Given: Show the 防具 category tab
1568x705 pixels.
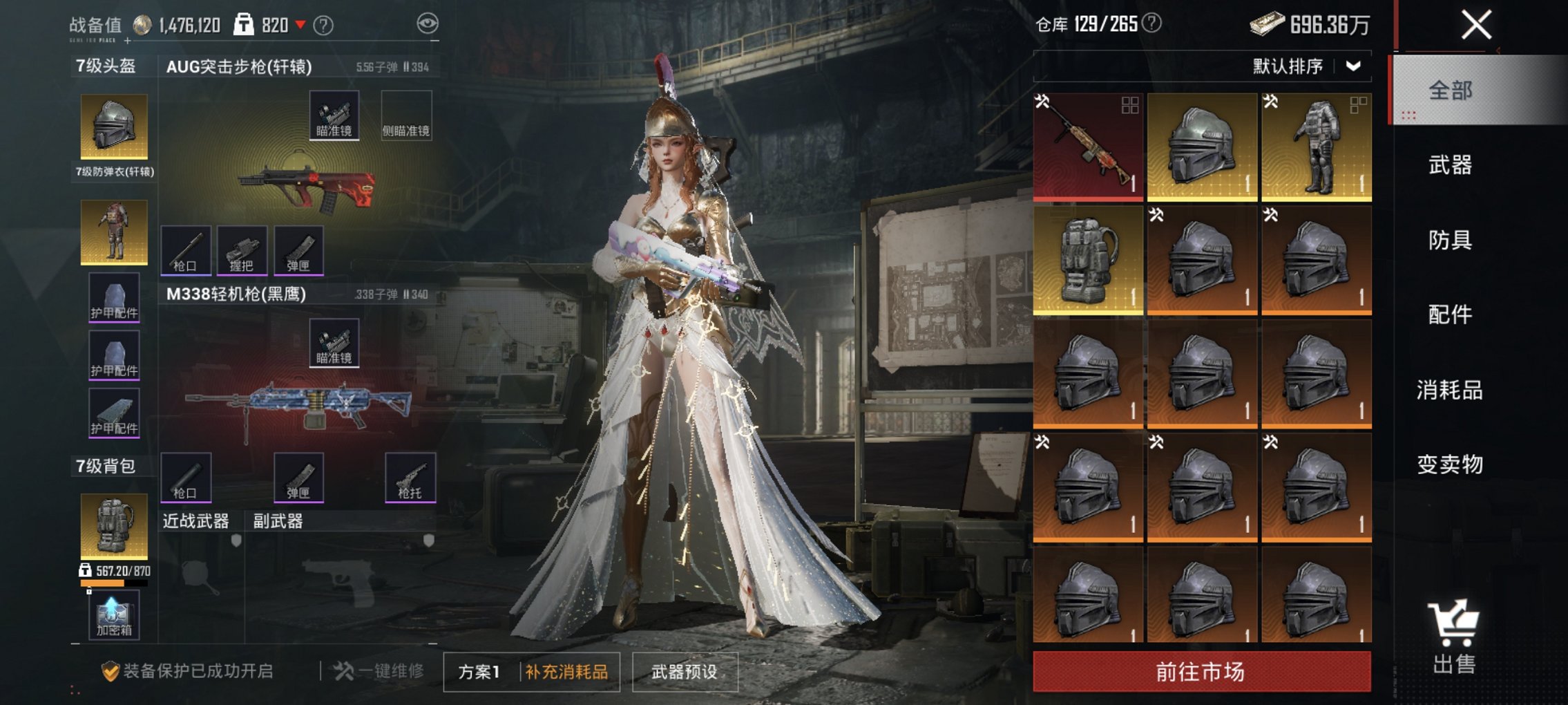Looking at the screenshot, I should point(1450,240).
